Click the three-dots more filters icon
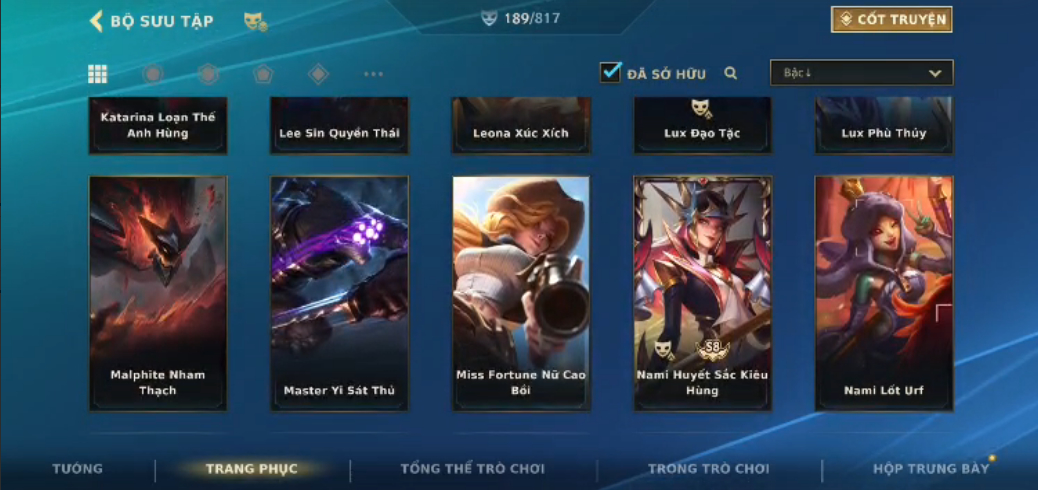This screenshot has width=1038, height=490. click(373, 74)
